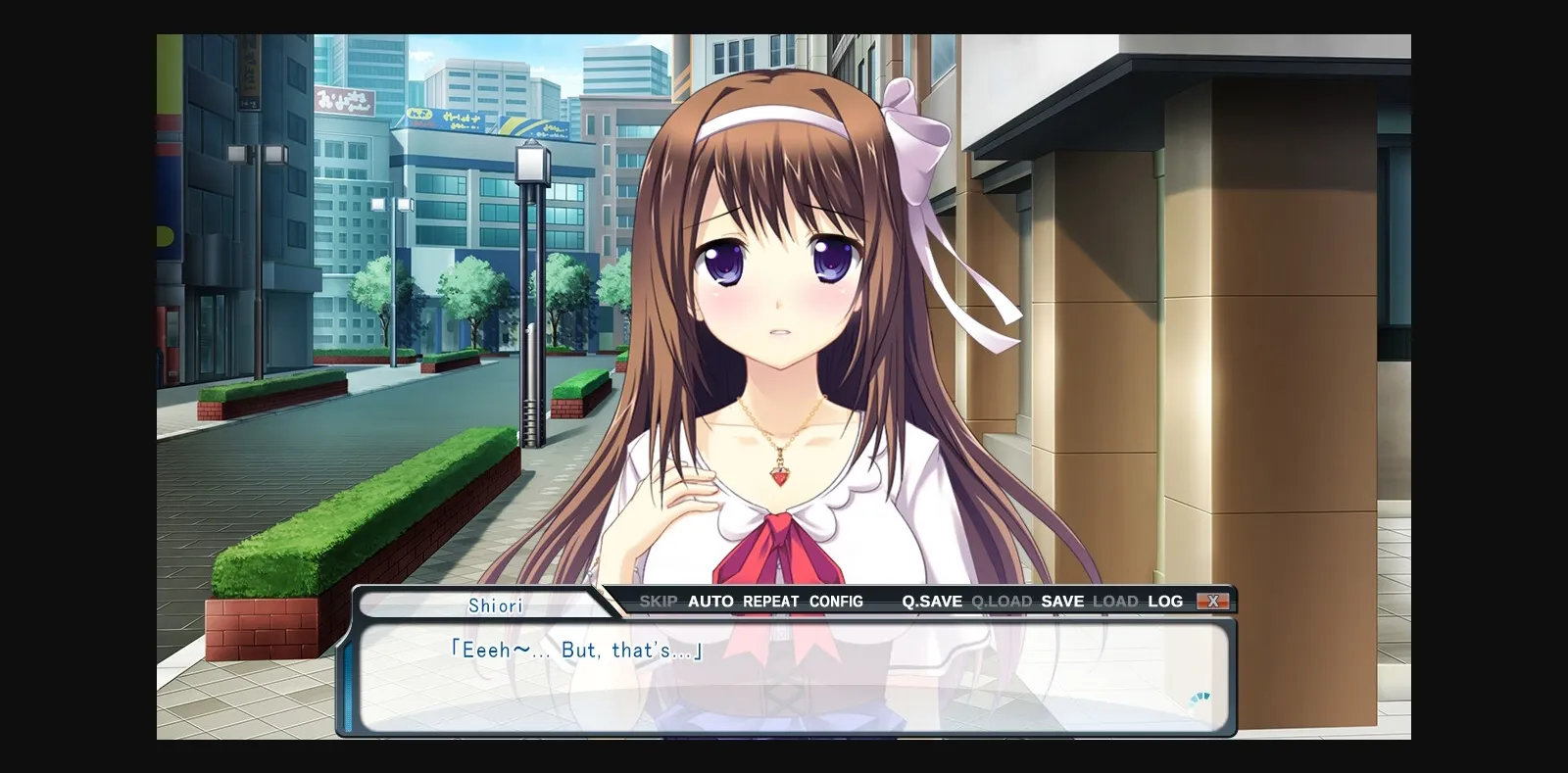Click the message window to continue the story
The height and width of the screenshot is (773, 1568).
pyautogui.click(x=784, y=686)
